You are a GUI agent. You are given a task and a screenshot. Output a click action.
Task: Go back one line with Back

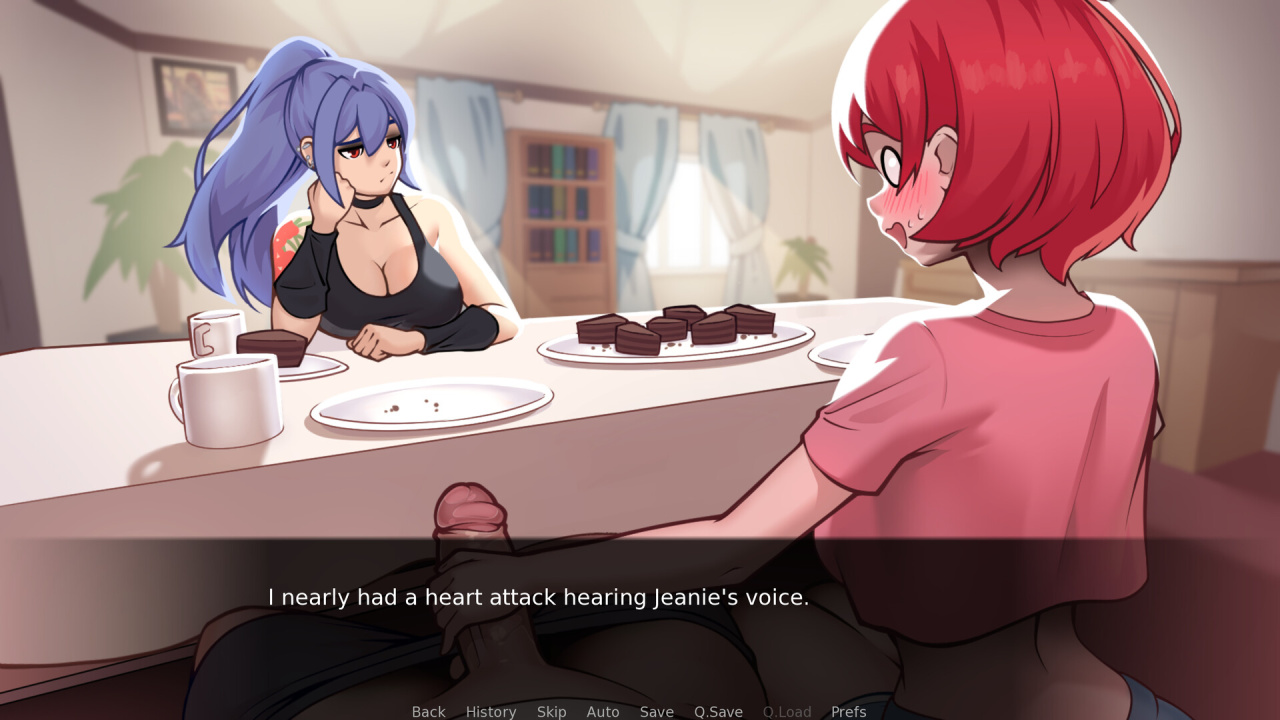click(x=428, y=711)
